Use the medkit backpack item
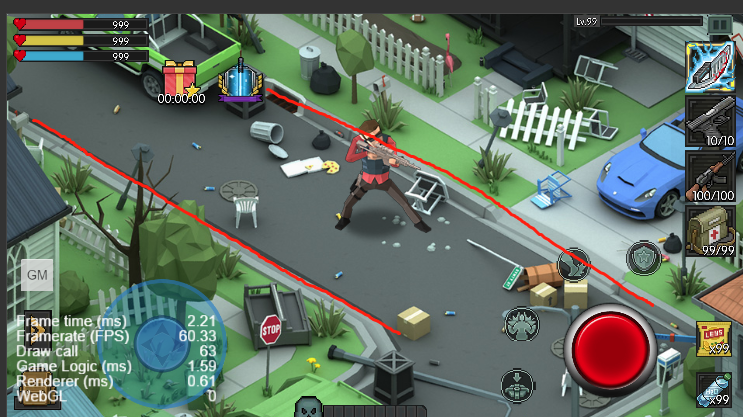Screen dimensions: 743x417 pyautogui.click(x=711, y=232)
